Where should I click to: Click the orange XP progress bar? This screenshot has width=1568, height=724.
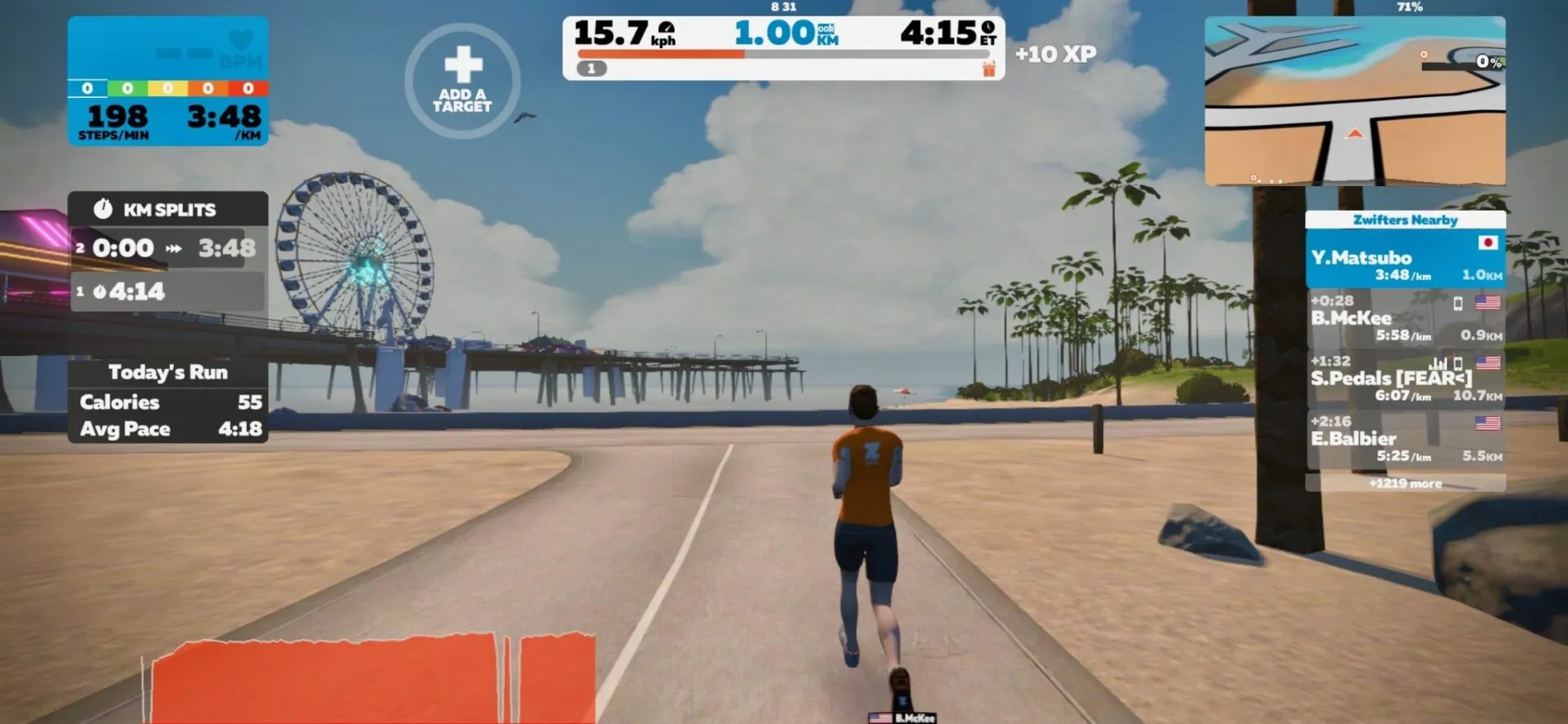(x=661, y=54)
